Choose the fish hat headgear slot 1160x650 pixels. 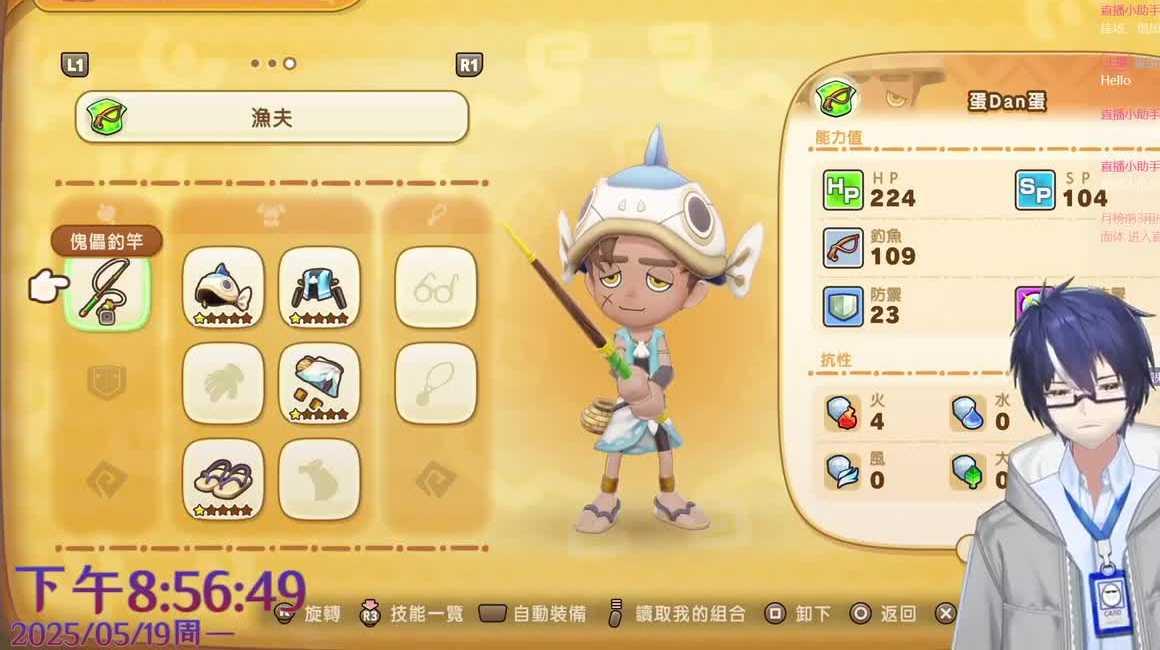point(223,287)
